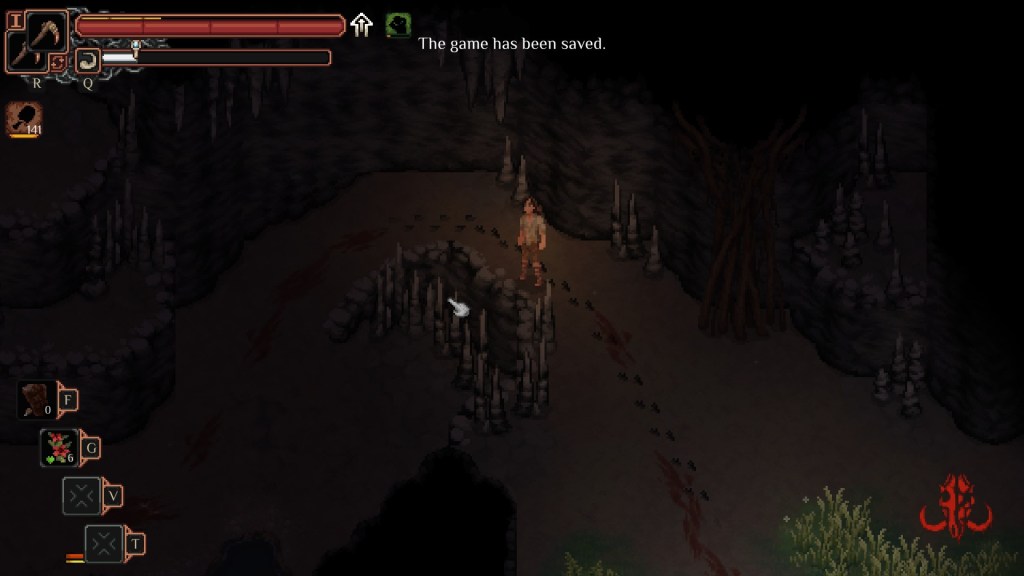The image size is (1024, 576).
Task: Activate the curved horn item slot
Action: pyautogui.click(x=87, y=60)
